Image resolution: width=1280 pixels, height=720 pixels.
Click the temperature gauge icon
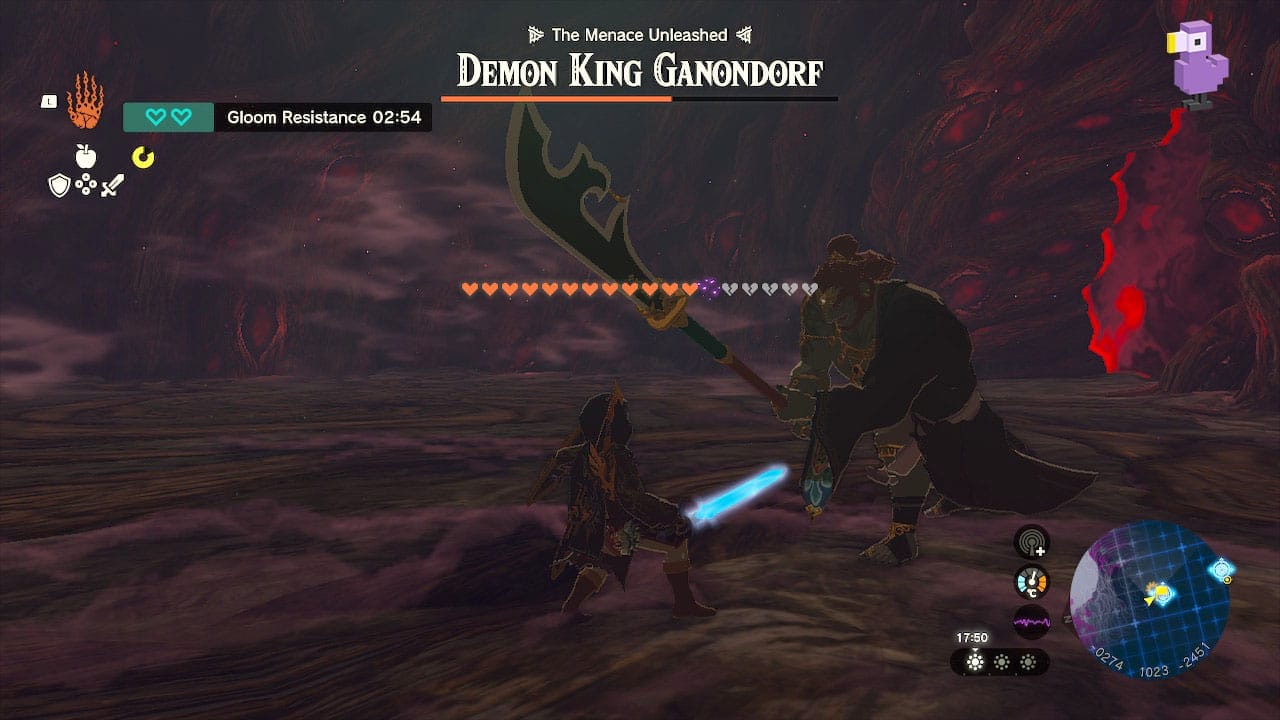point(1031,581)
